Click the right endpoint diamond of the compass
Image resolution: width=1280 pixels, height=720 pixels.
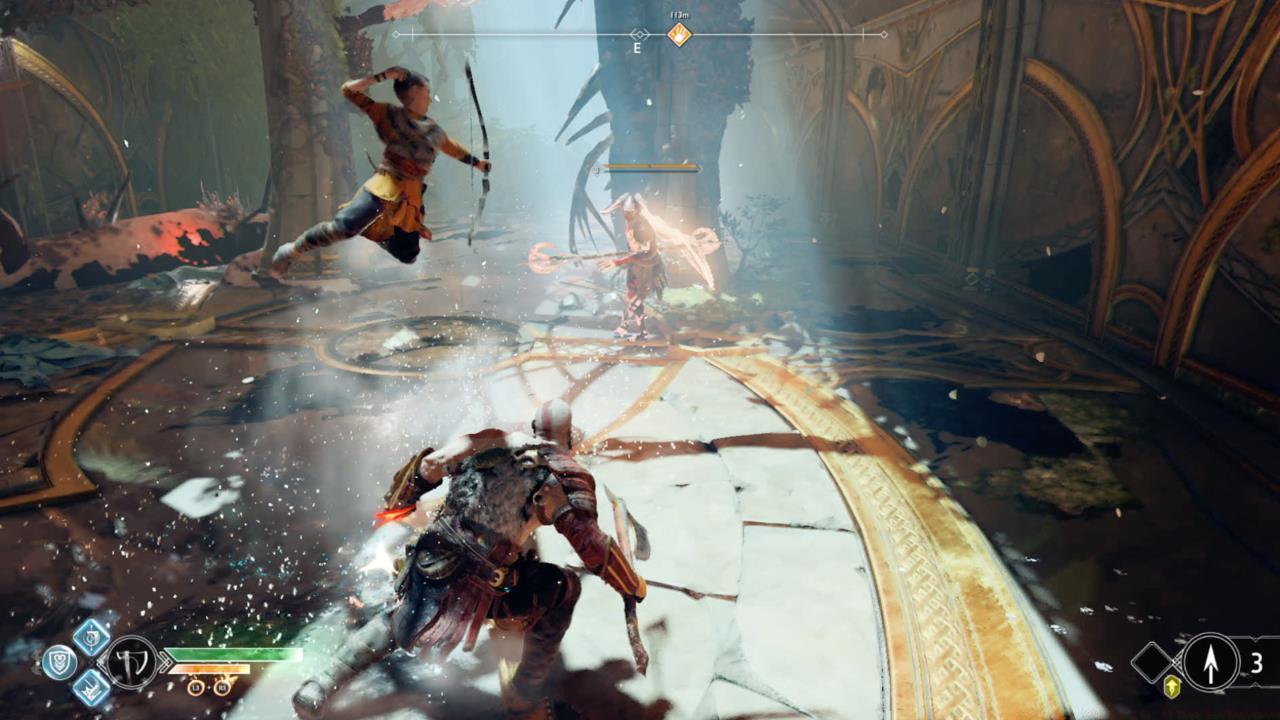pos(884,34)
